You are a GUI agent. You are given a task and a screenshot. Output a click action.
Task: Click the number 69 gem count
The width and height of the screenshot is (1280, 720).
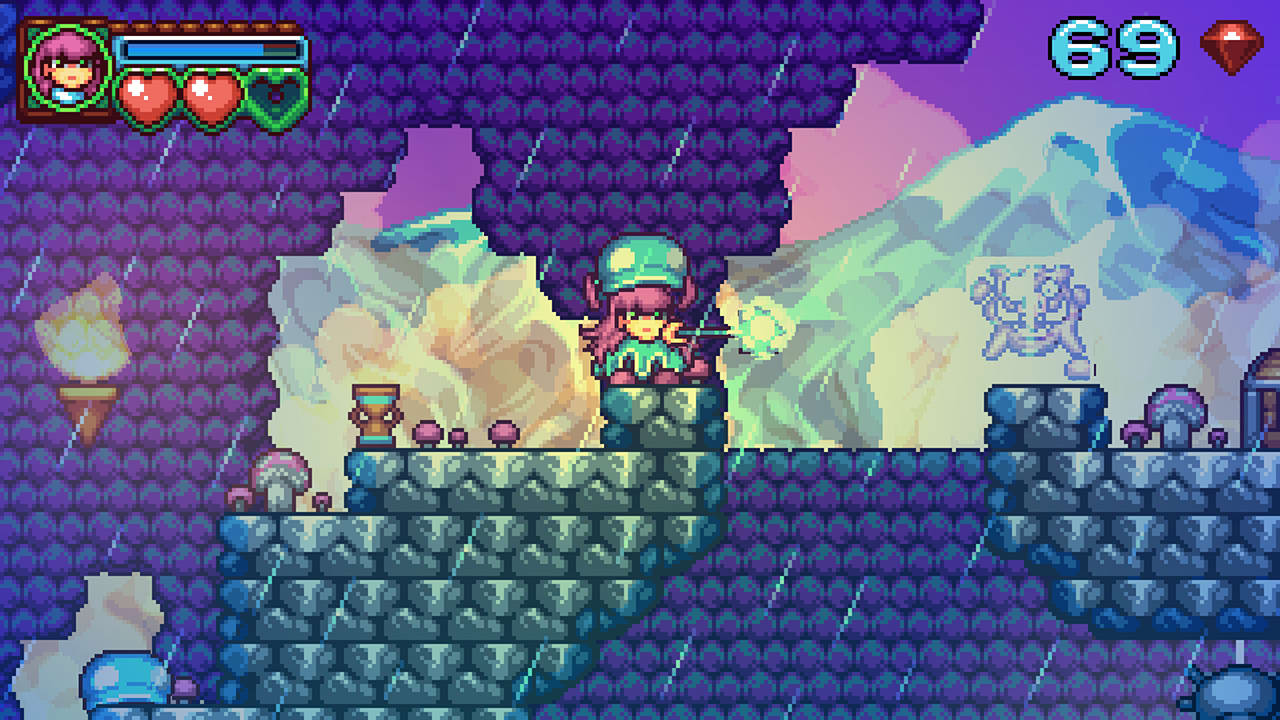(x=1113, y=45)
